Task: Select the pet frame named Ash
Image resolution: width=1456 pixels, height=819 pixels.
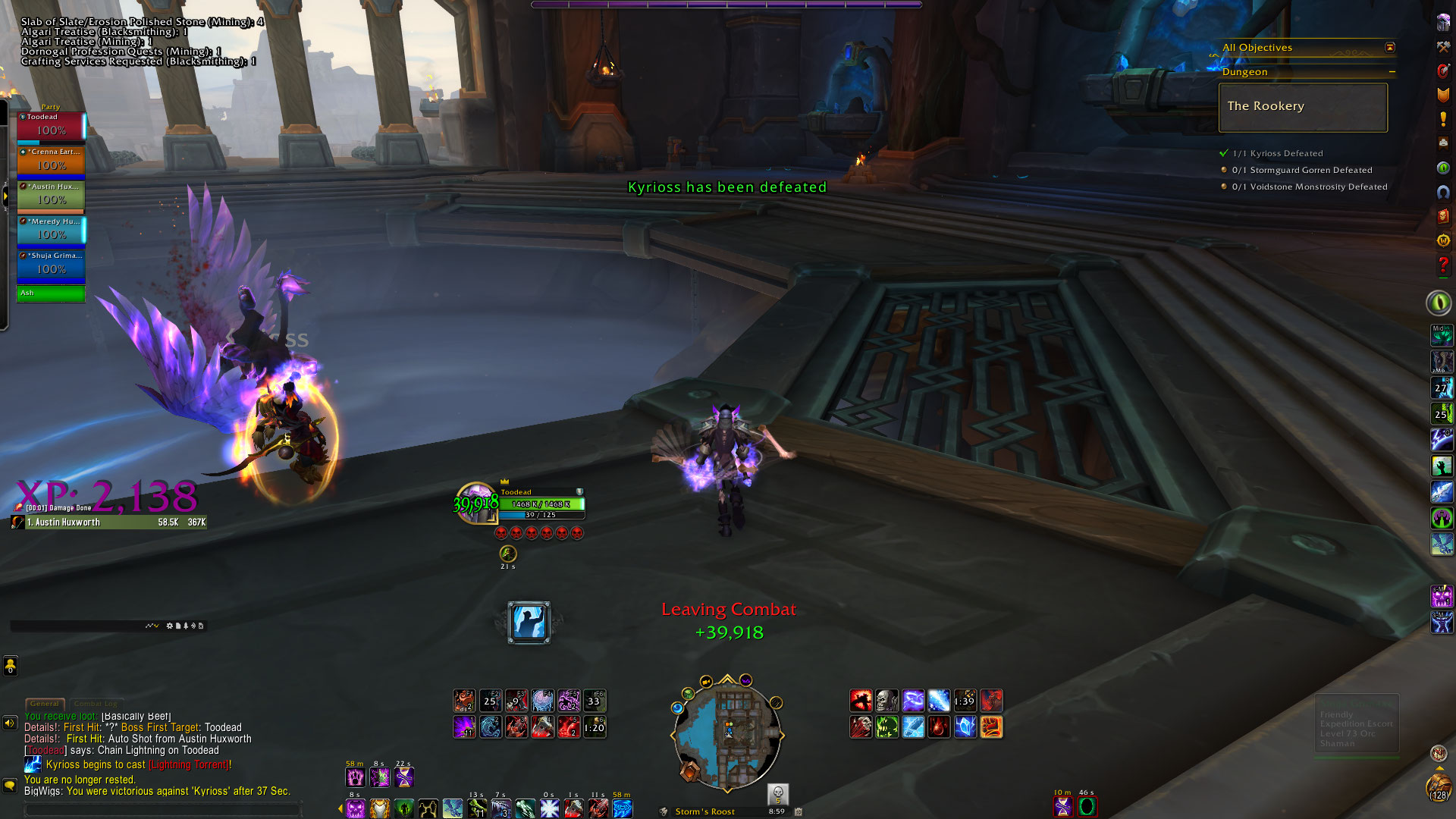Action: pyautogui.click(x=51, y=293)
